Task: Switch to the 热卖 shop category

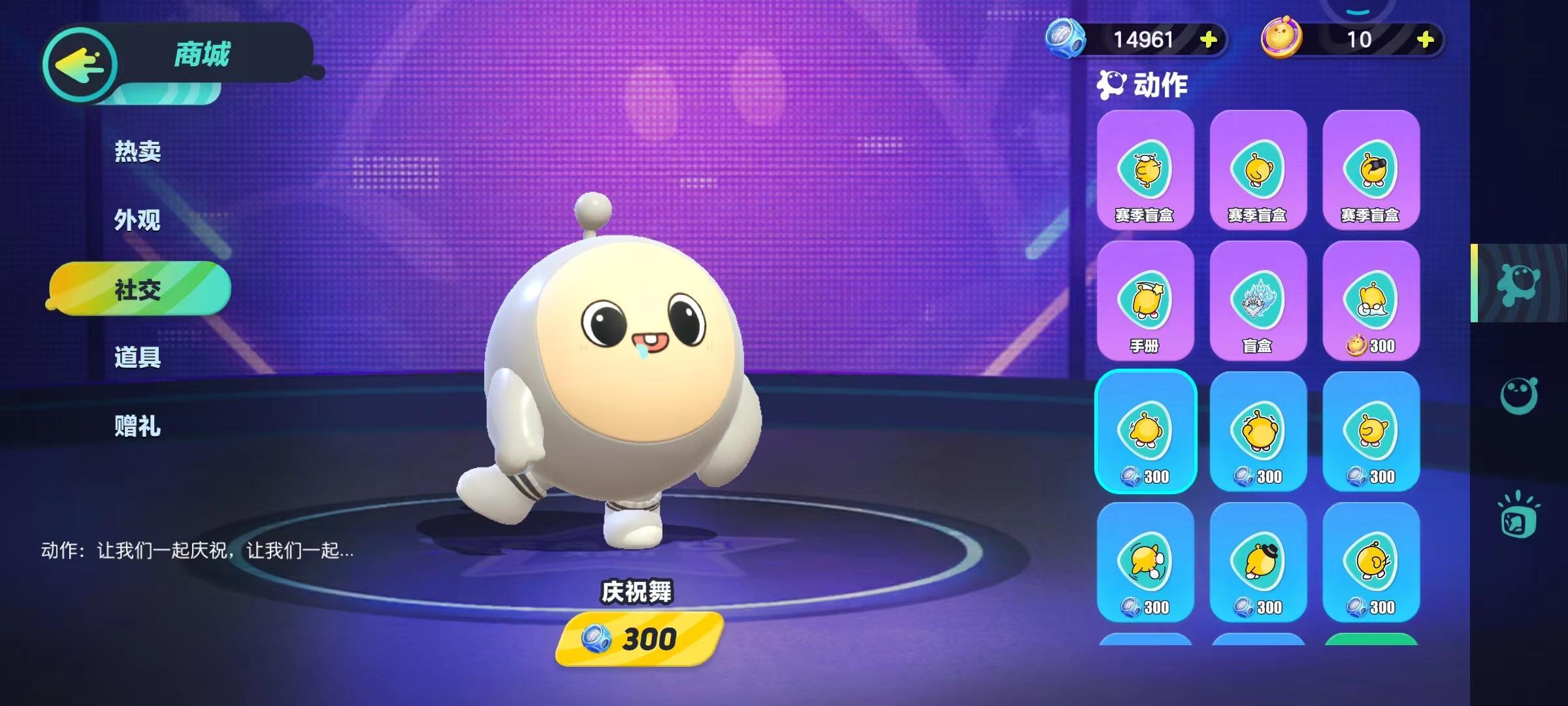Action: pos(137,152)
